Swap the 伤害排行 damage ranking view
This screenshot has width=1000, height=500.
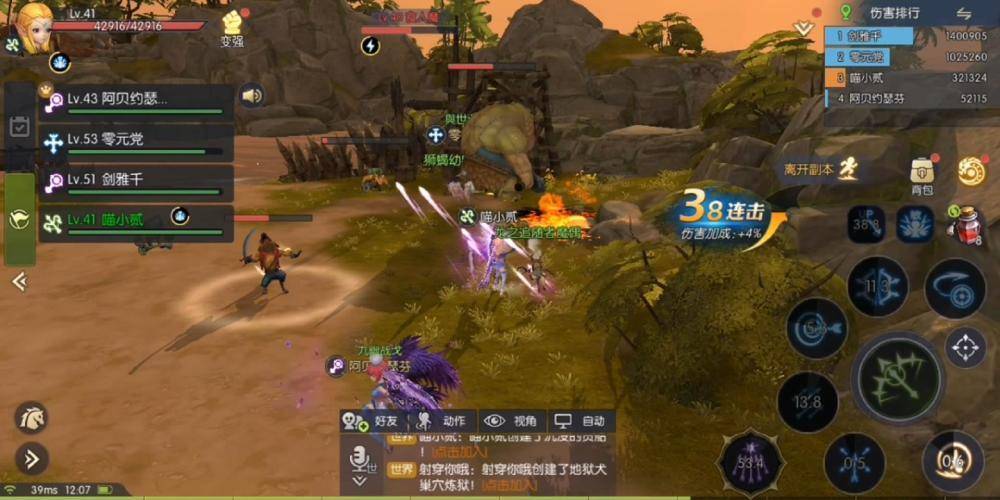click(x=964, y=13)
